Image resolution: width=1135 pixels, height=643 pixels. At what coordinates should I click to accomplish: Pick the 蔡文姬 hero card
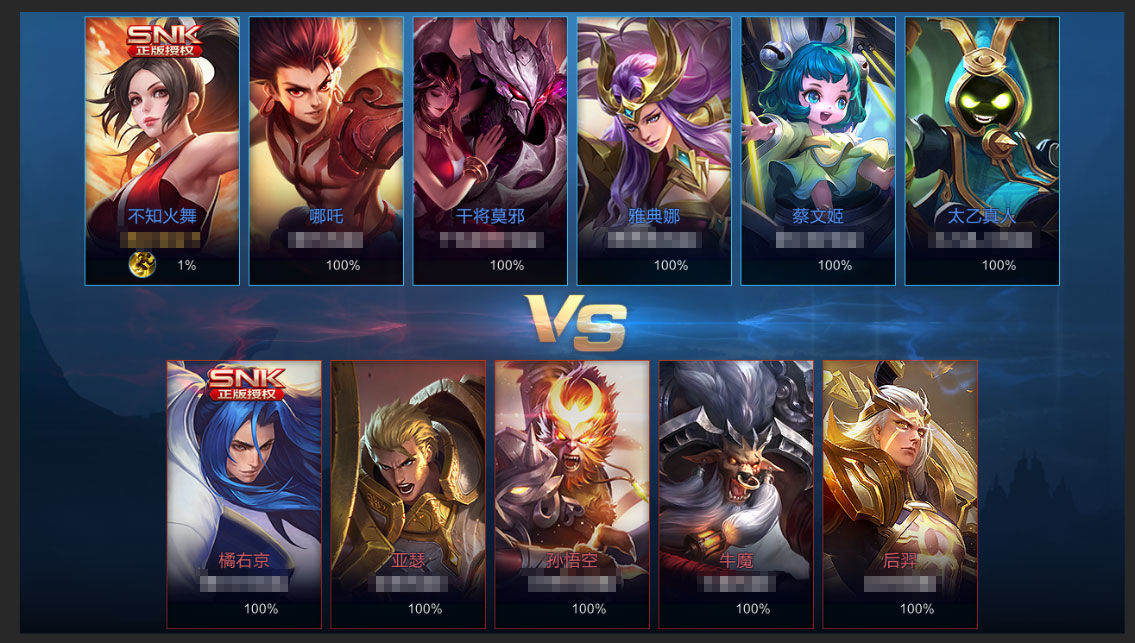[x=818, y=150]
